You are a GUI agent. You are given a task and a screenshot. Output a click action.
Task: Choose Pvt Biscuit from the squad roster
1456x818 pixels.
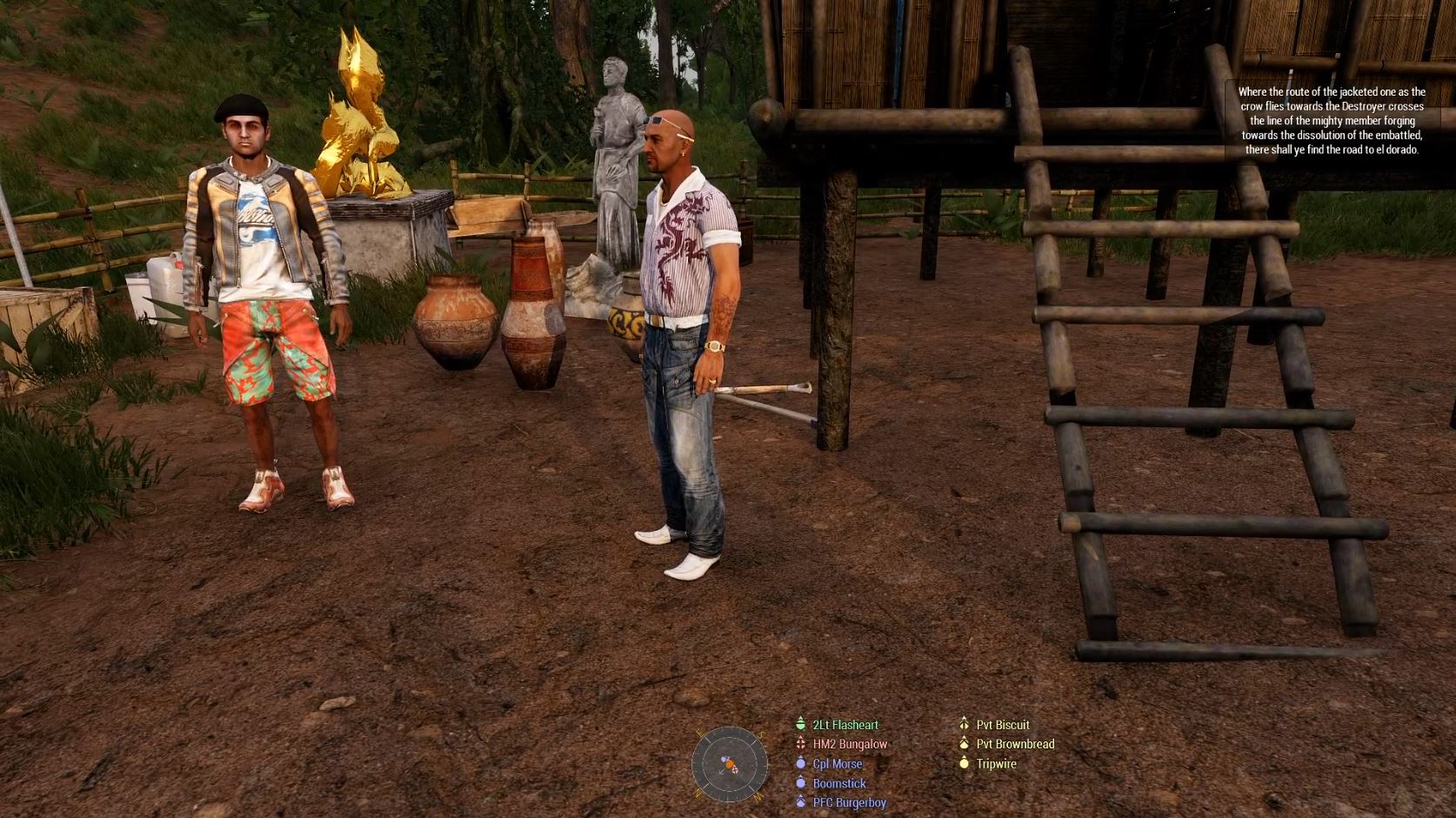pos(1002,725)
